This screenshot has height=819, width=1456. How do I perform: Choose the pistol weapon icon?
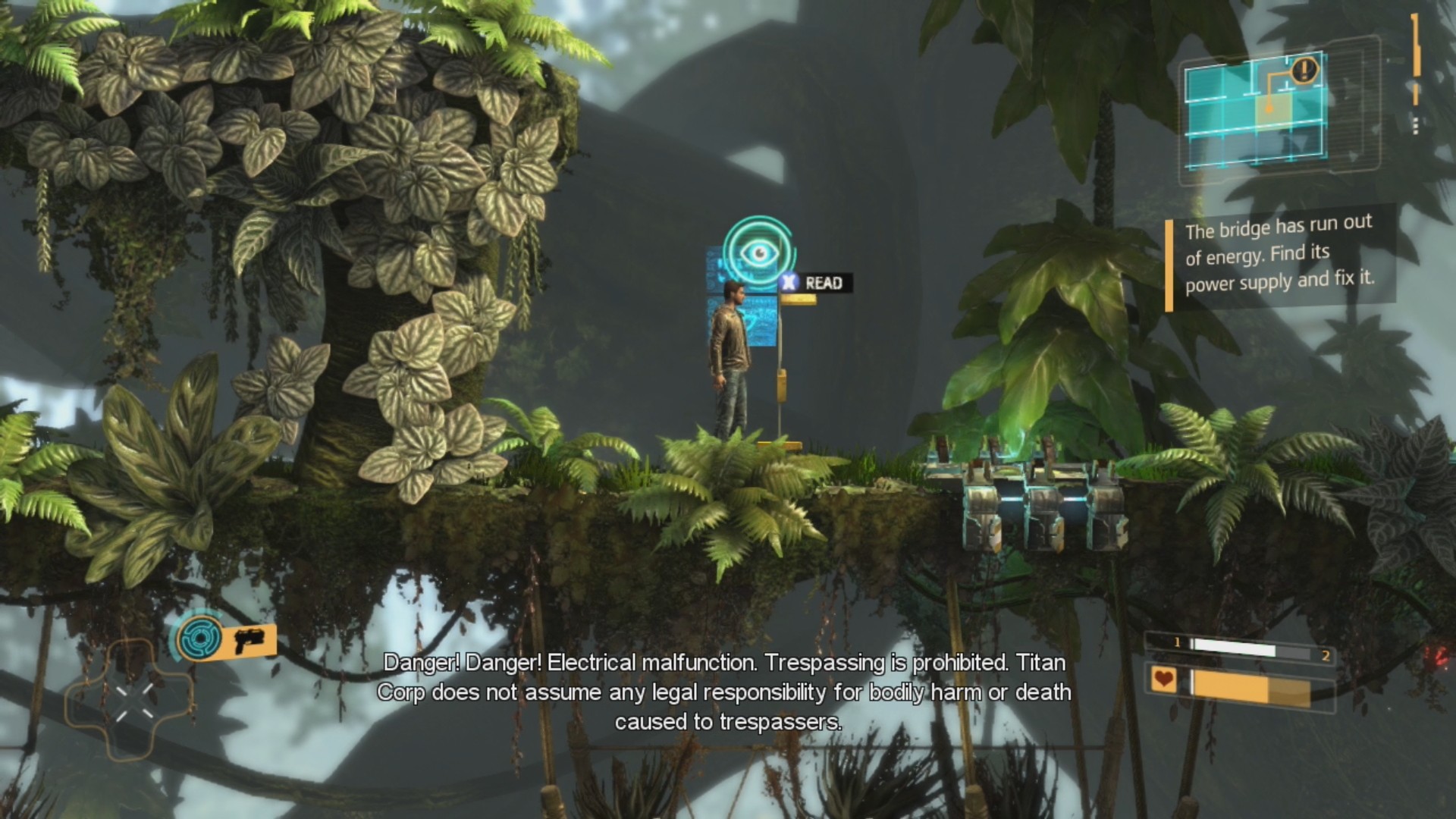click(248, 641)
